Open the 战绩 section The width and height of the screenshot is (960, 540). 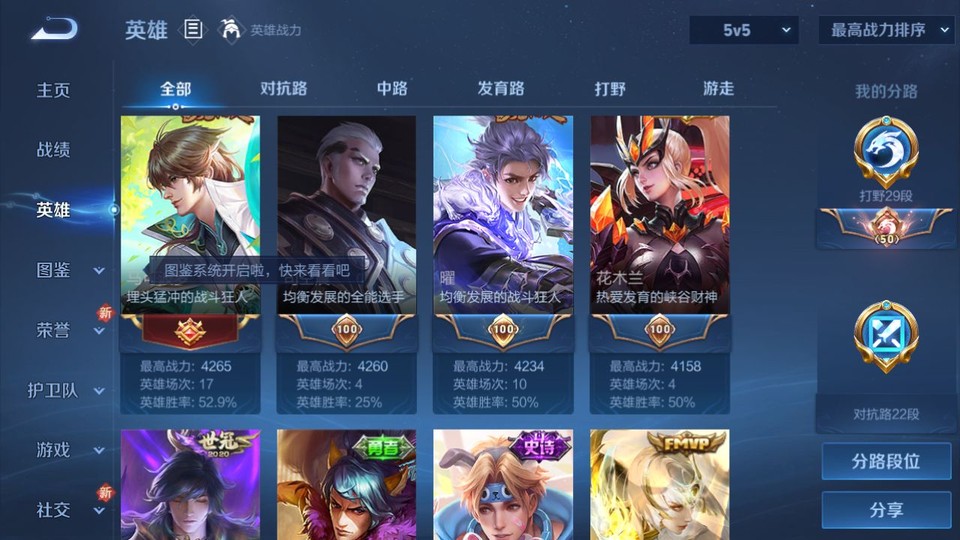(x=54, y=150)
